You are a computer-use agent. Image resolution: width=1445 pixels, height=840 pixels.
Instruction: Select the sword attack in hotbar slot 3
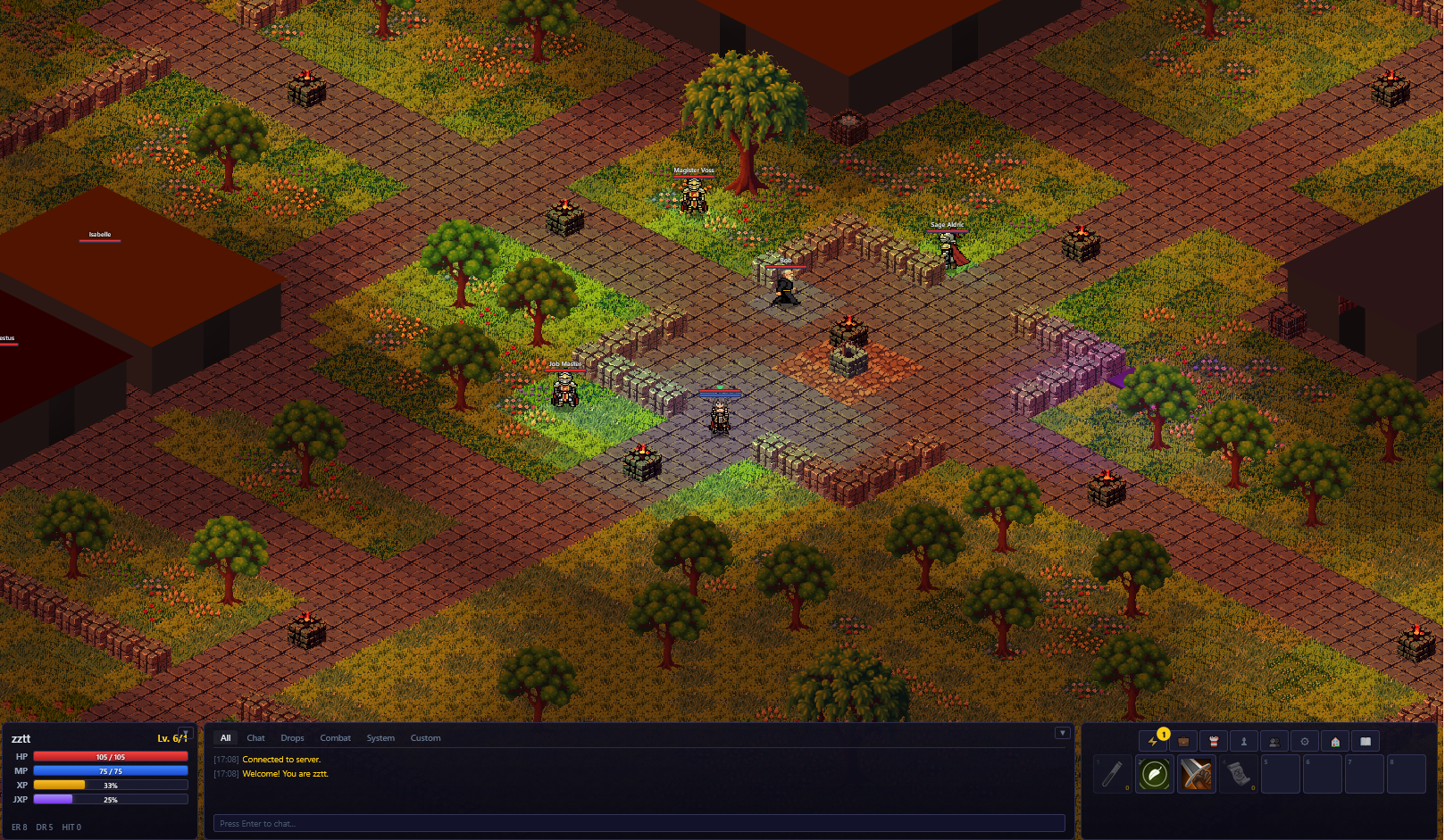pyautogui.click(x=1195, y=773)
